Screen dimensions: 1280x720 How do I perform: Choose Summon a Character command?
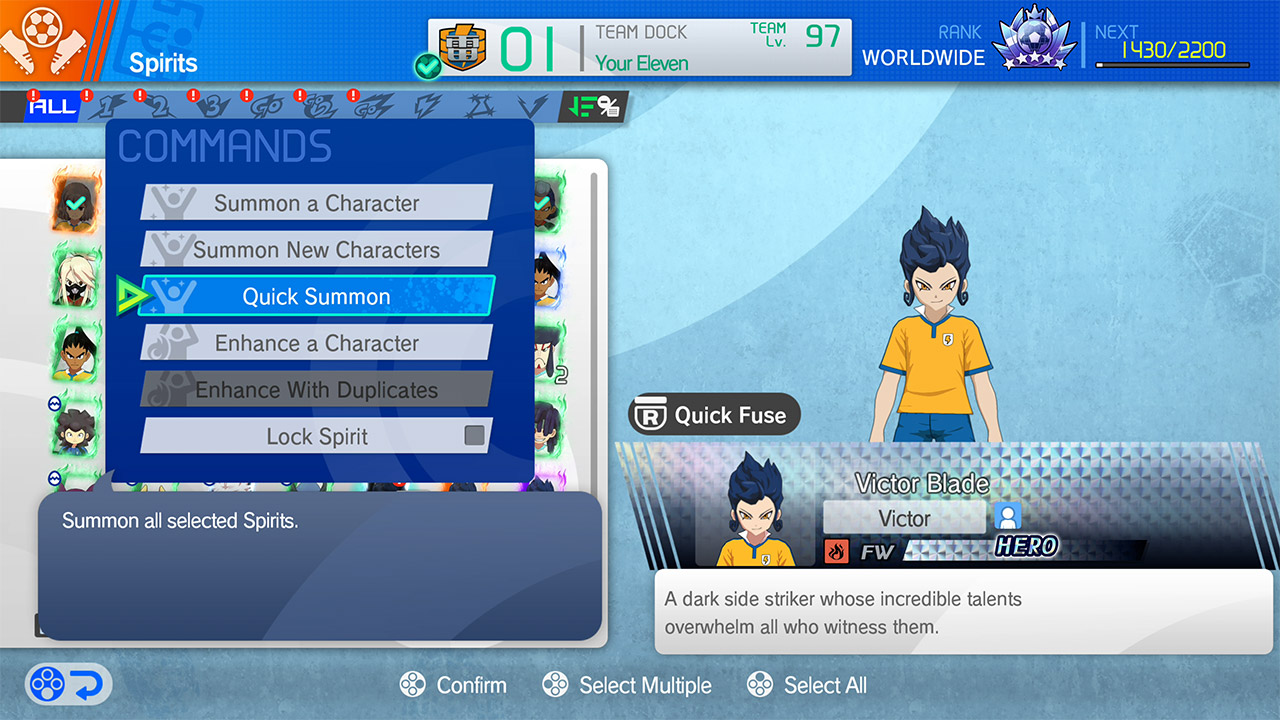click(316, 203)
